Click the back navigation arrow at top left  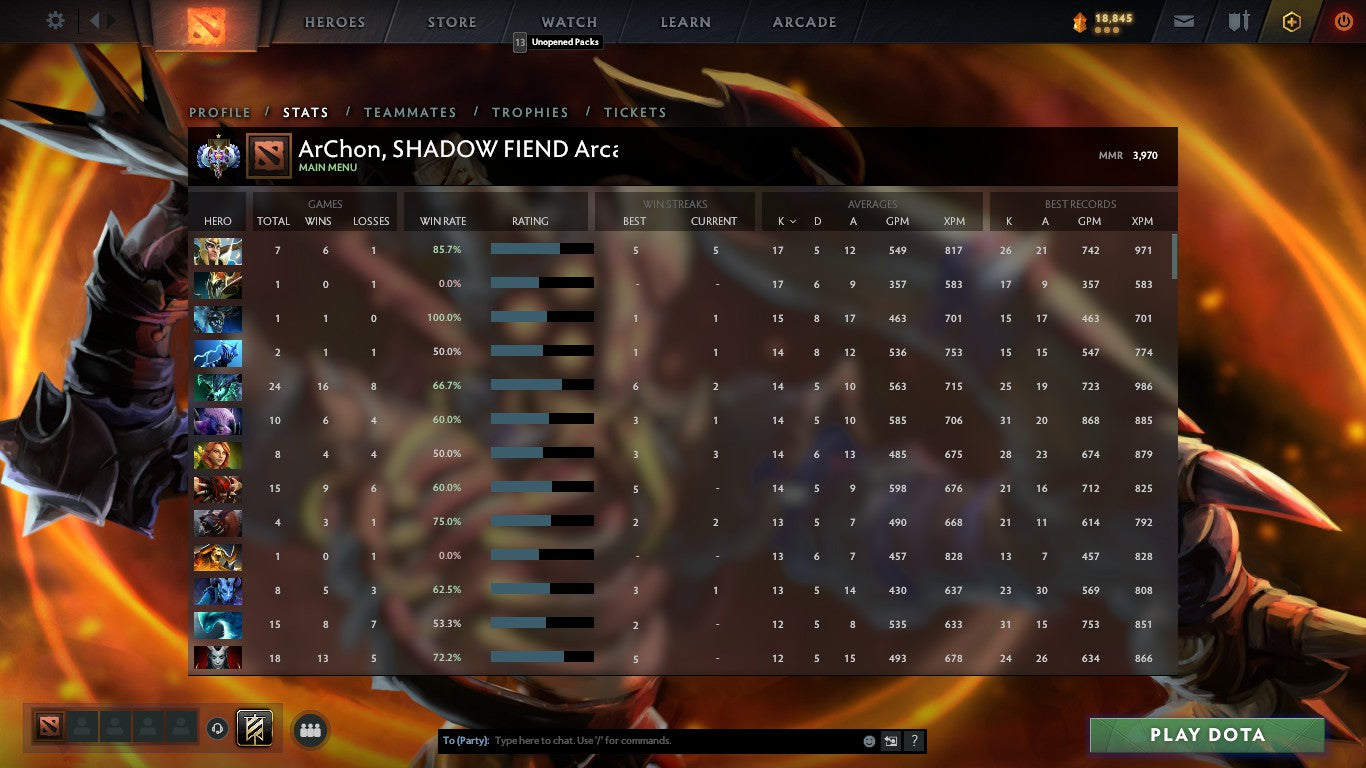coord(96,20)
